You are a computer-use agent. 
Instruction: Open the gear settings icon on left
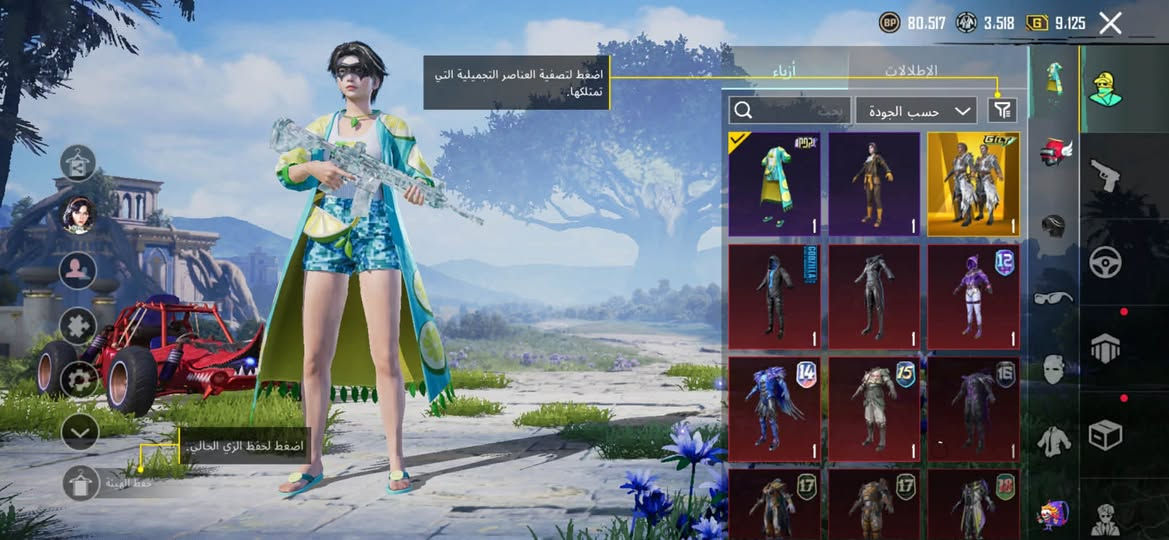point(79,379)
